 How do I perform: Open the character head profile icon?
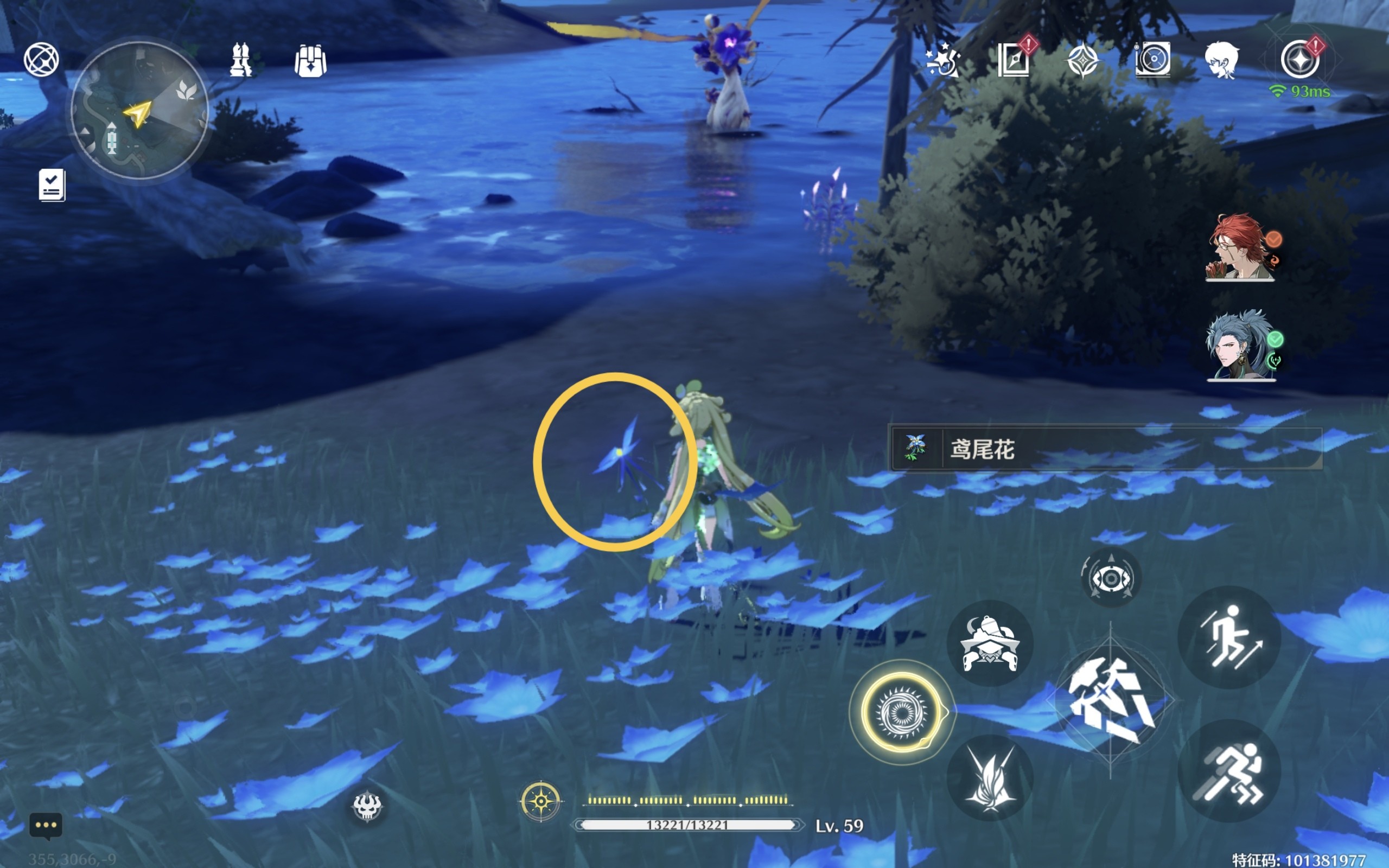1221,60
